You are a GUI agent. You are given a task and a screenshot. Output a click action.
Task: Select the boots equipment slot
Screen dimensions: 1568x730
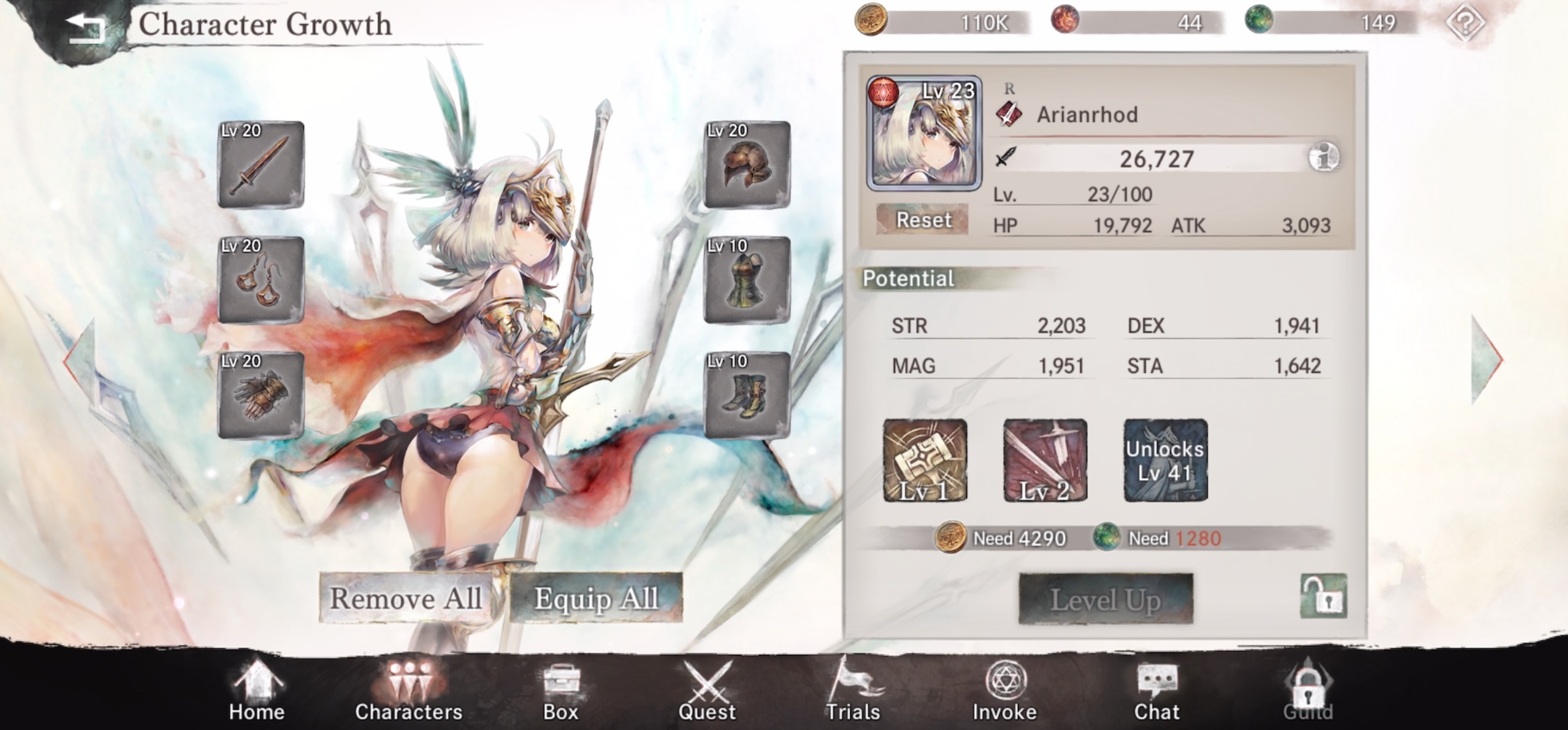coord(747,395)
